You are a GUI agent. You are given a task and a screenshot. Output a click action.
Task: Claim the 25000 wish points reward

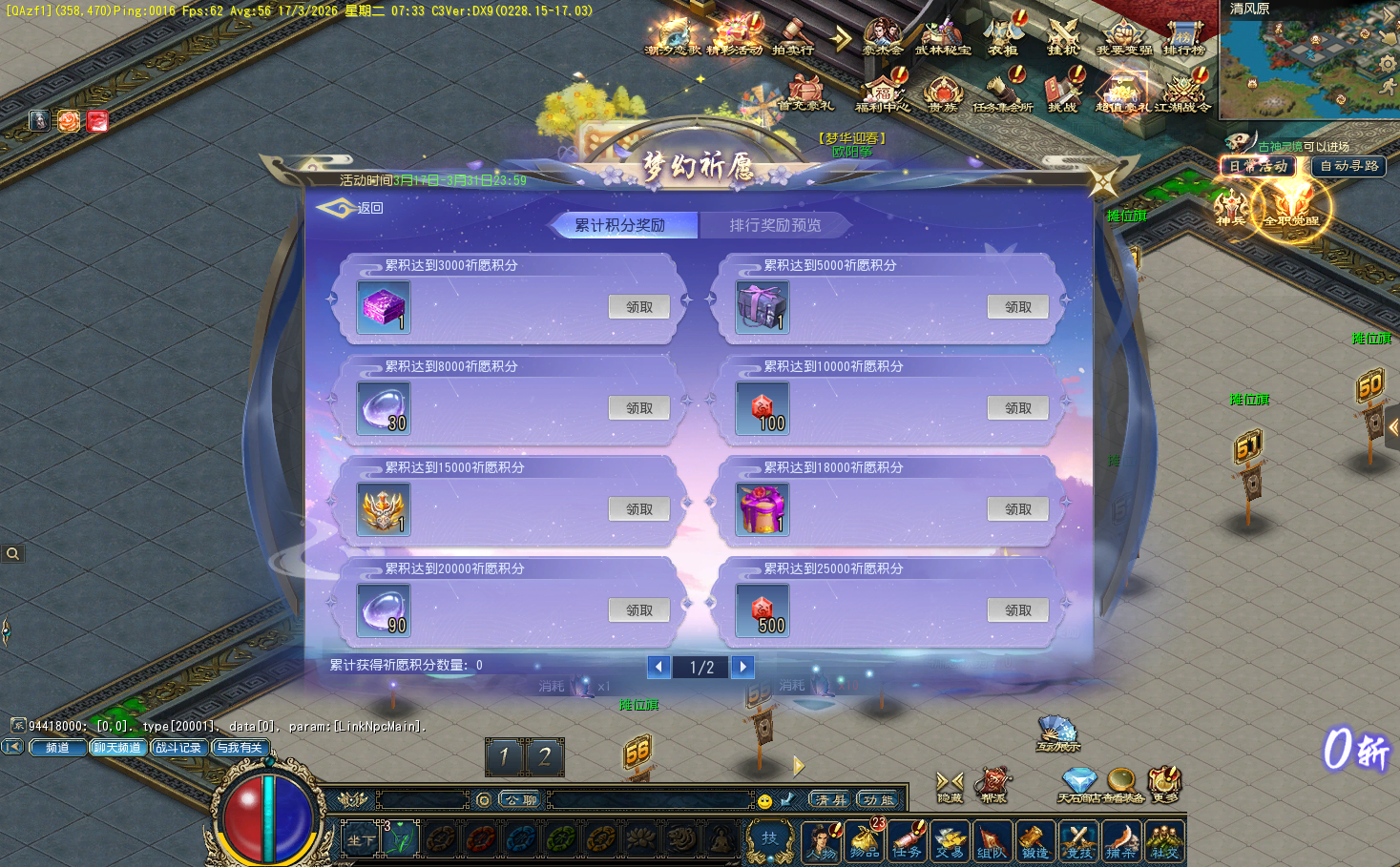1017,610
